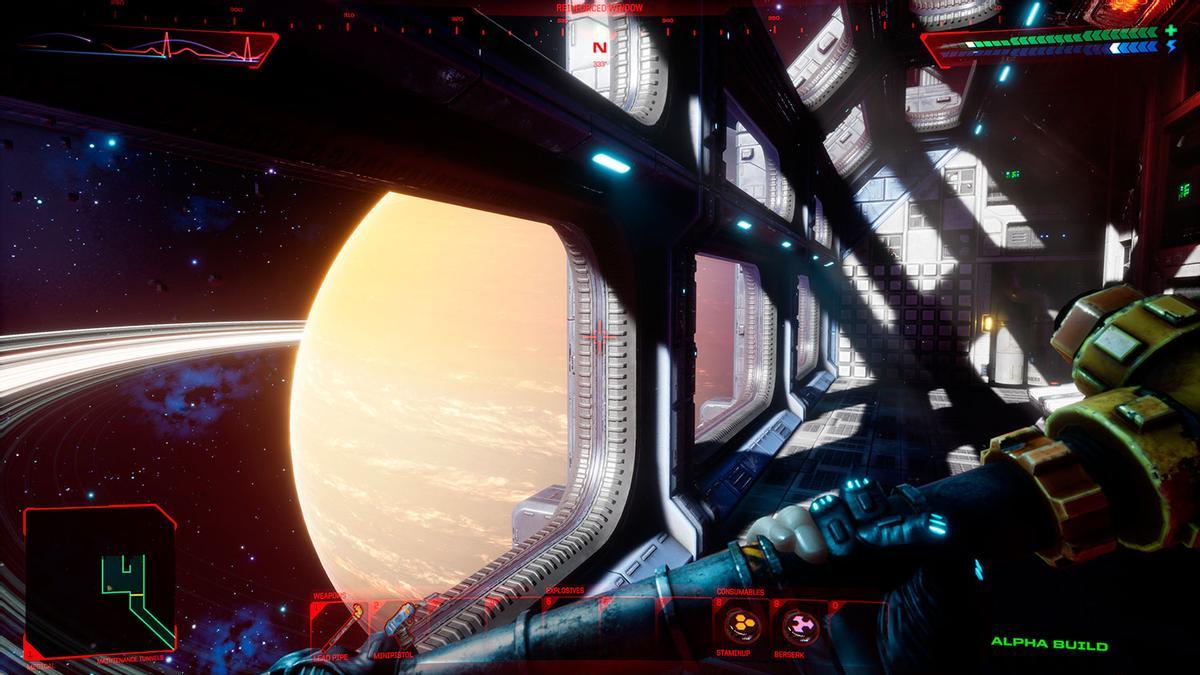The image size is (1200, 675).
Task: Select the Lead Pipe weapon slot
Action: click(340, 627)
